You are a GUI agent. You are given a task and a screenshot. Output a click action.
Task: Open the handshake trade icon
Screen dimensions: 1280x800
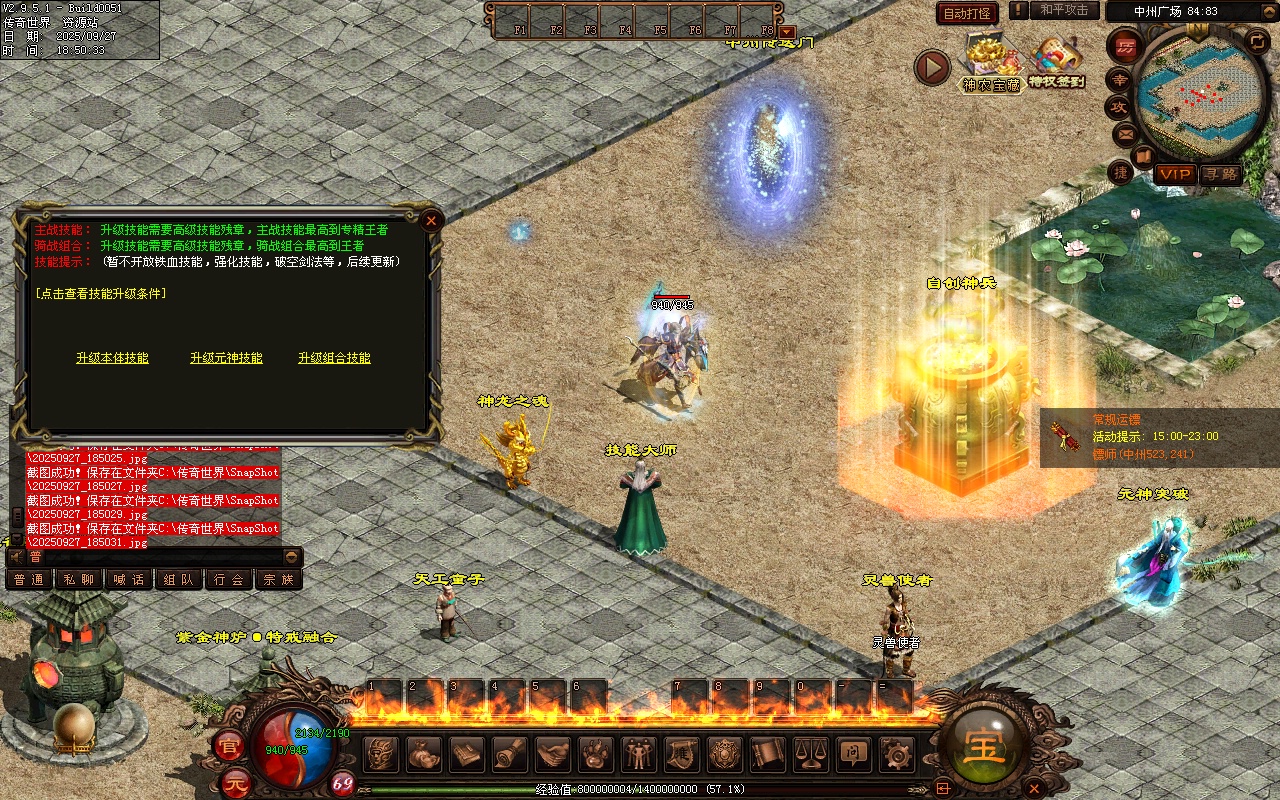point(552,753)
